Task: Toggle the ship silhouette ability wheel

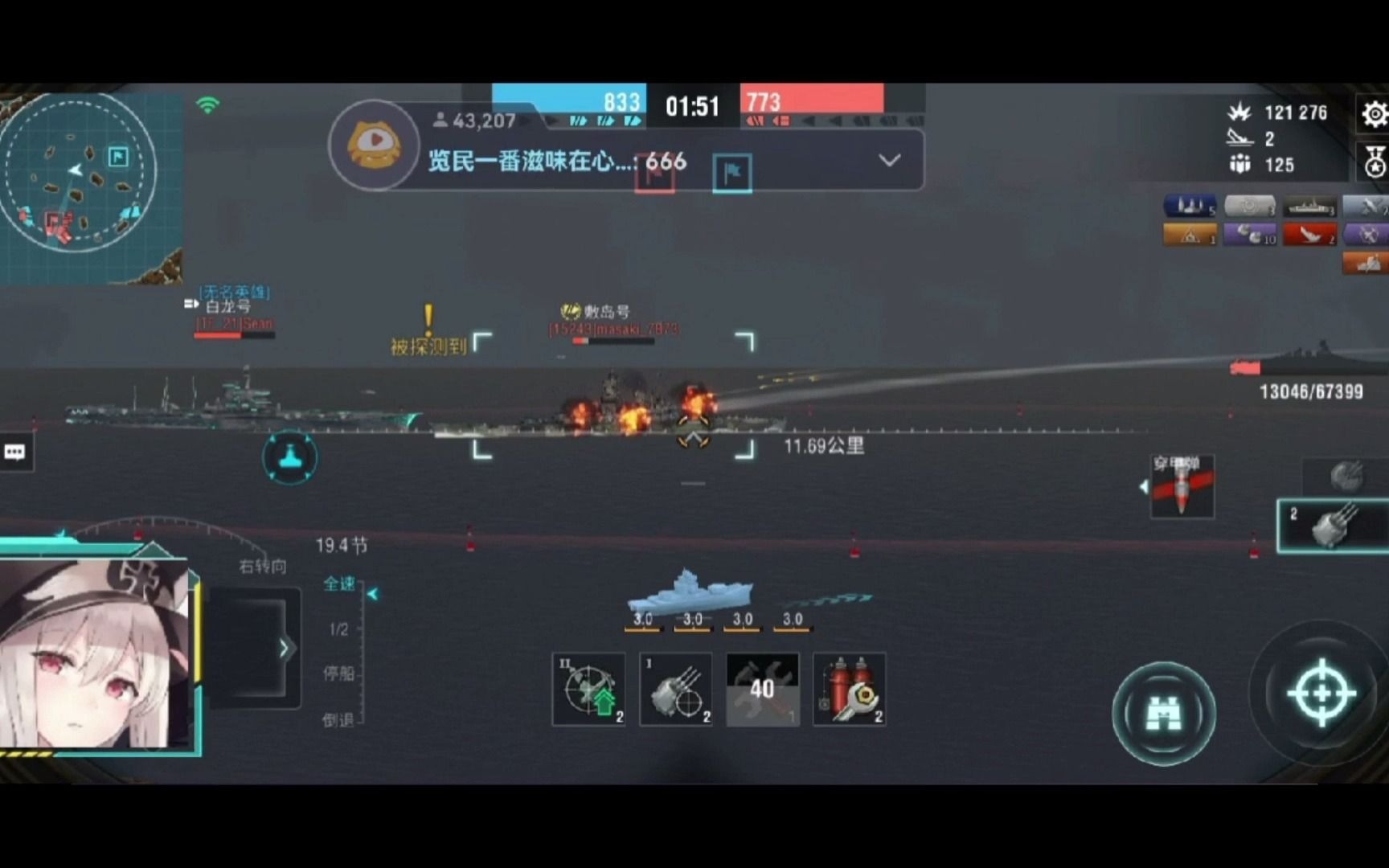Action: pyautogui.click(x=289, y=457)
